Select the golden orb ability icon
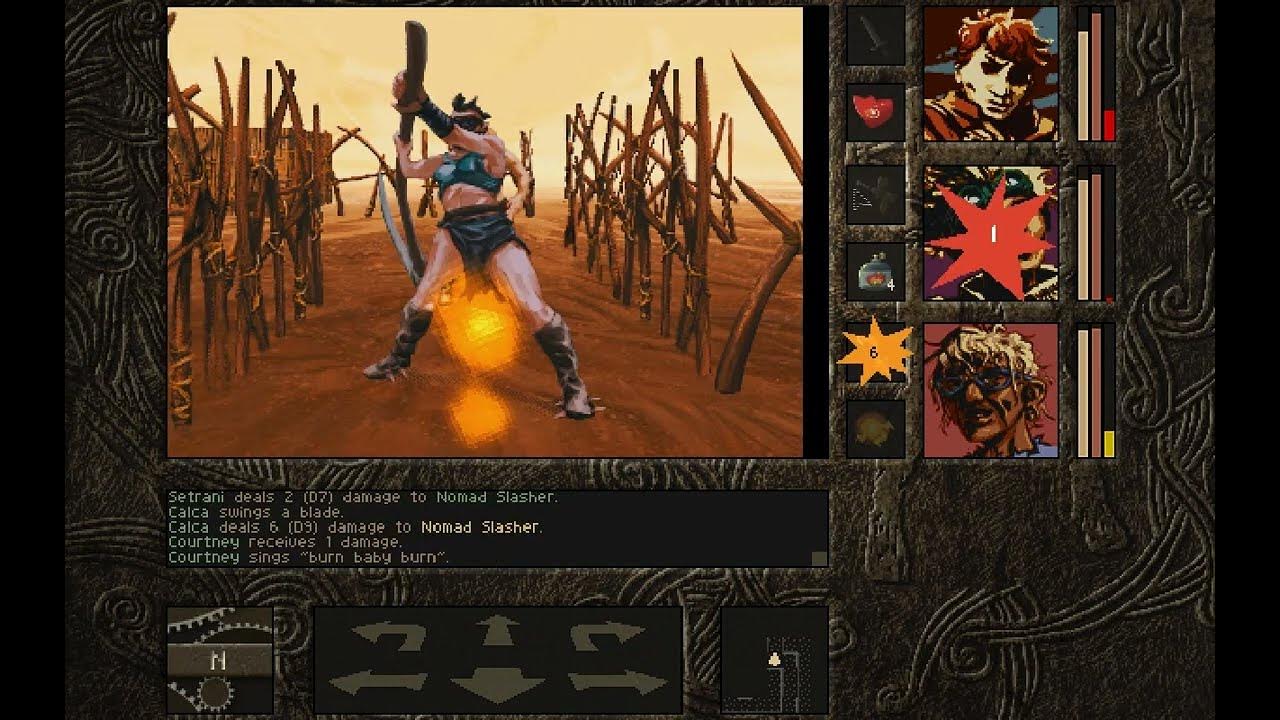 tap(877, 427)
